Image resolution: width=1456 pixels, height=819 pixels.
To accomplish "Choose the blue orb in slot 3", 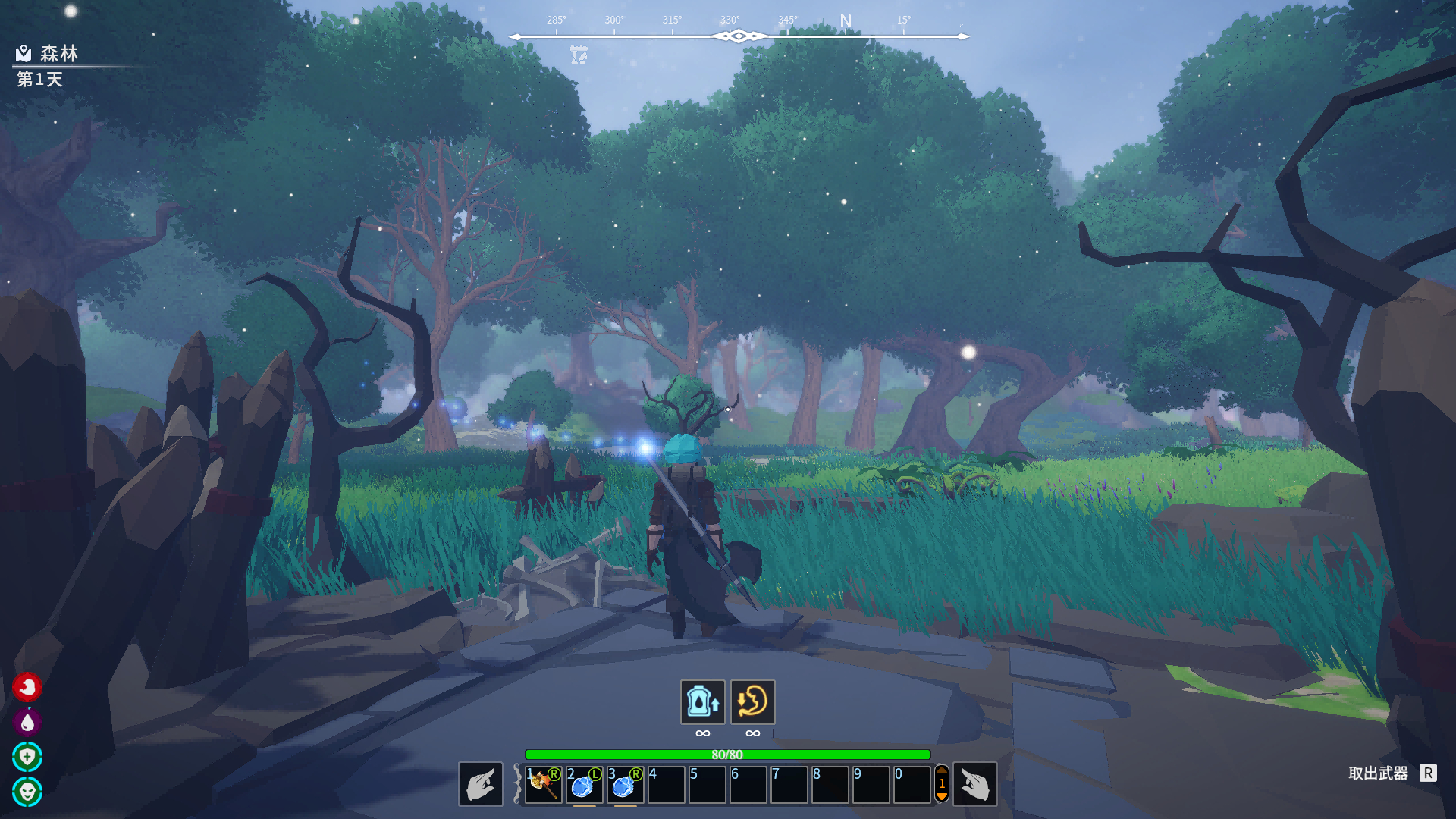I will coord(625,784).
